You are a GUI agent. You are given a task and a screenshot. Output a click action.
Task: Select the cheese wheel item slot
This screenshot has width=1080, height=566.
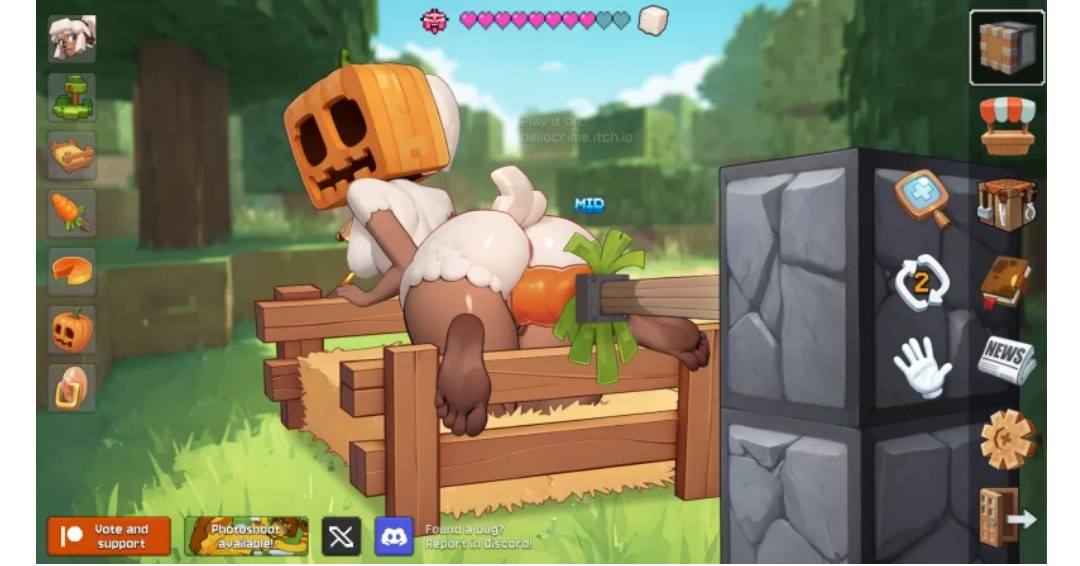(x=72, y=271)
